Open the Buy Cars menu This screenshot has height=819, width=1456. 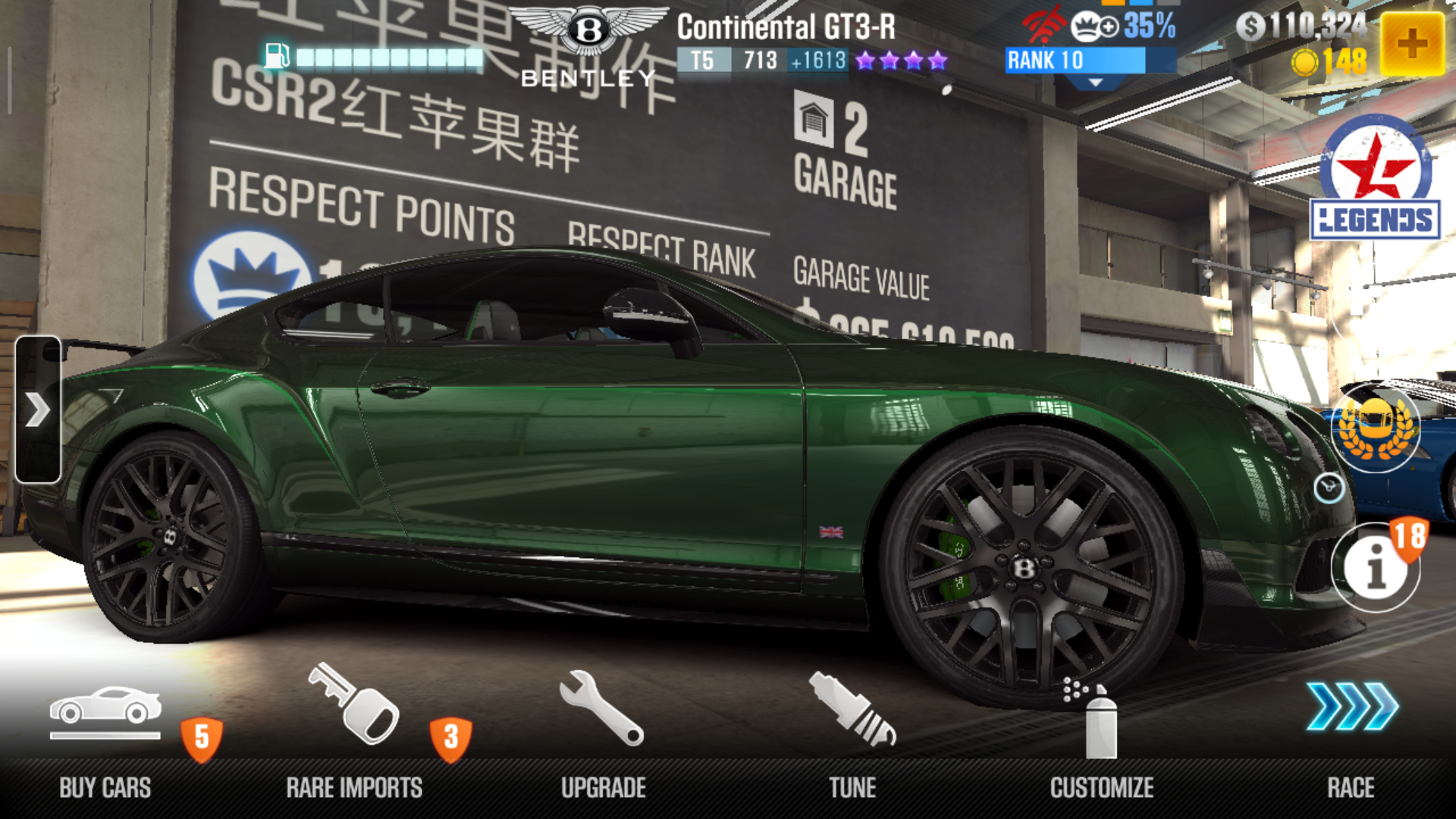click(x=105, y=739)
